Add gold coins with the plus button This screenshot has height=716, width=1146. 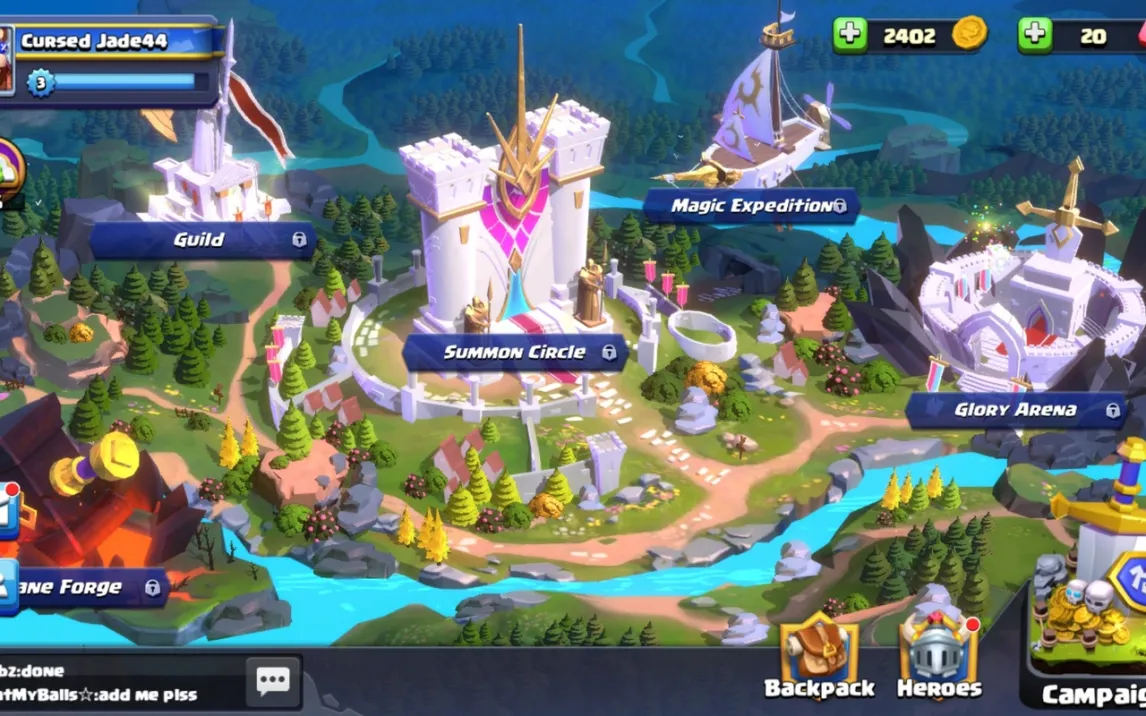click(850, 35)
